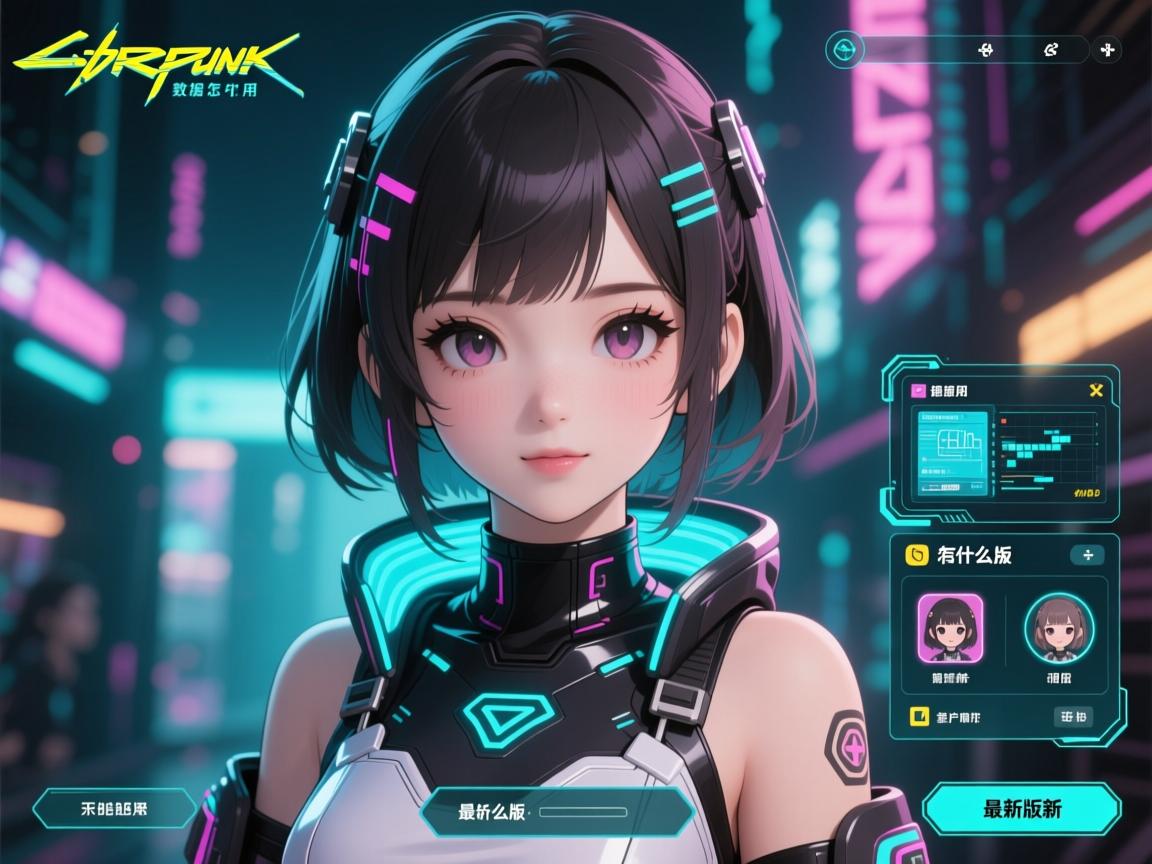Choose the teal circle-framed avatar

(x=1059, y=628)
